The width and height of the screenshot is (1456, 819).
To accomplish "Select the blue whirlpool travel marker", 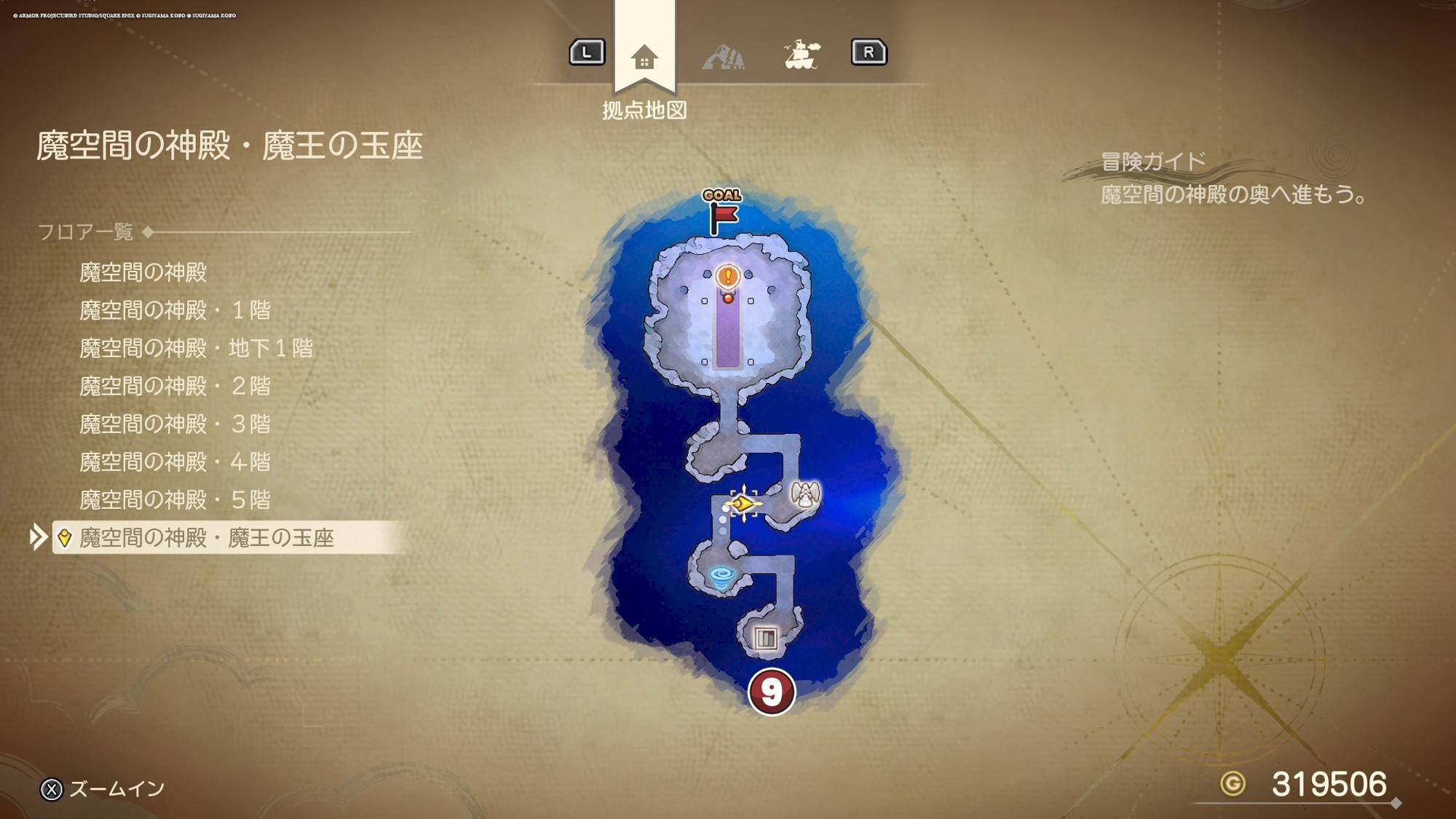I will tap(721, 579).
